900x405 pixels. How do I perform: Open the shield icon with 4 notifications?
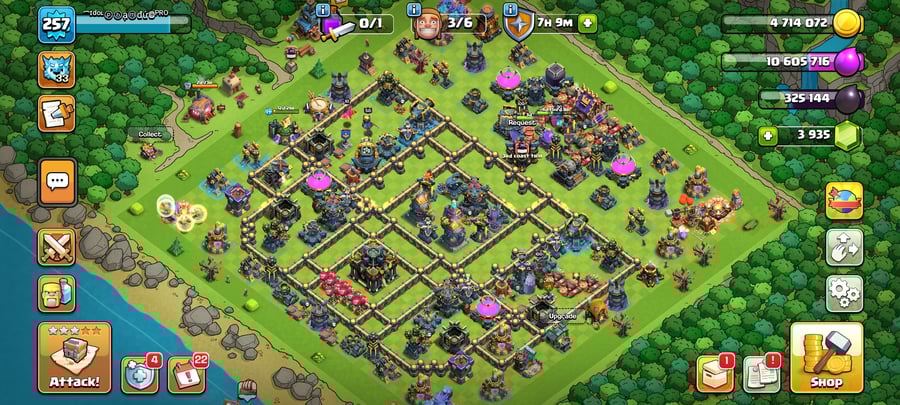point(140,373)
